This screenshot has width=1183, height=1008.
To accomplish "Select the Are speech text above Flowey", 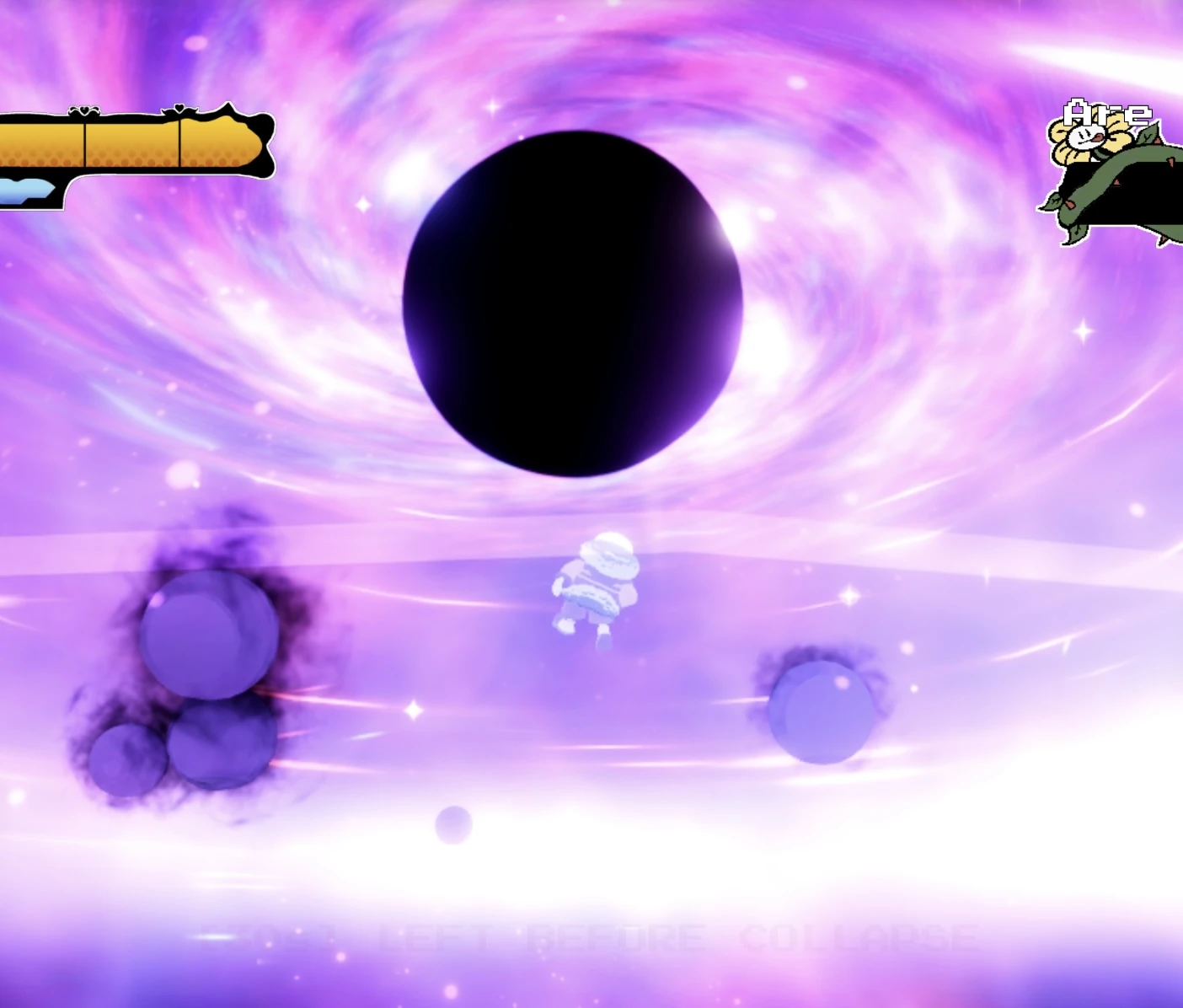I will (1106, 112).
